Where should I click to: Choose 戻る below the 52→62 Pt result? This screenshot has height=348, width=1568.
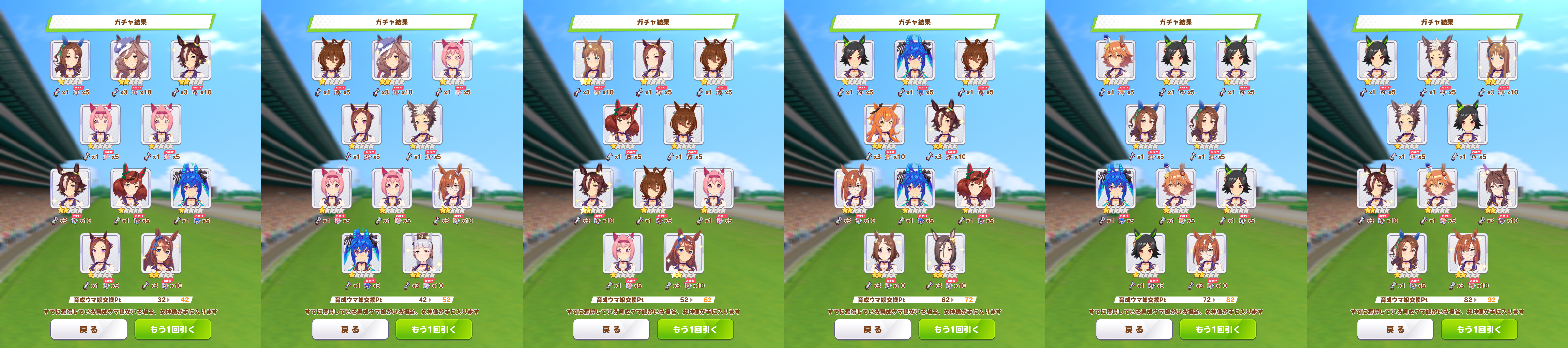[x=611, y=329]
